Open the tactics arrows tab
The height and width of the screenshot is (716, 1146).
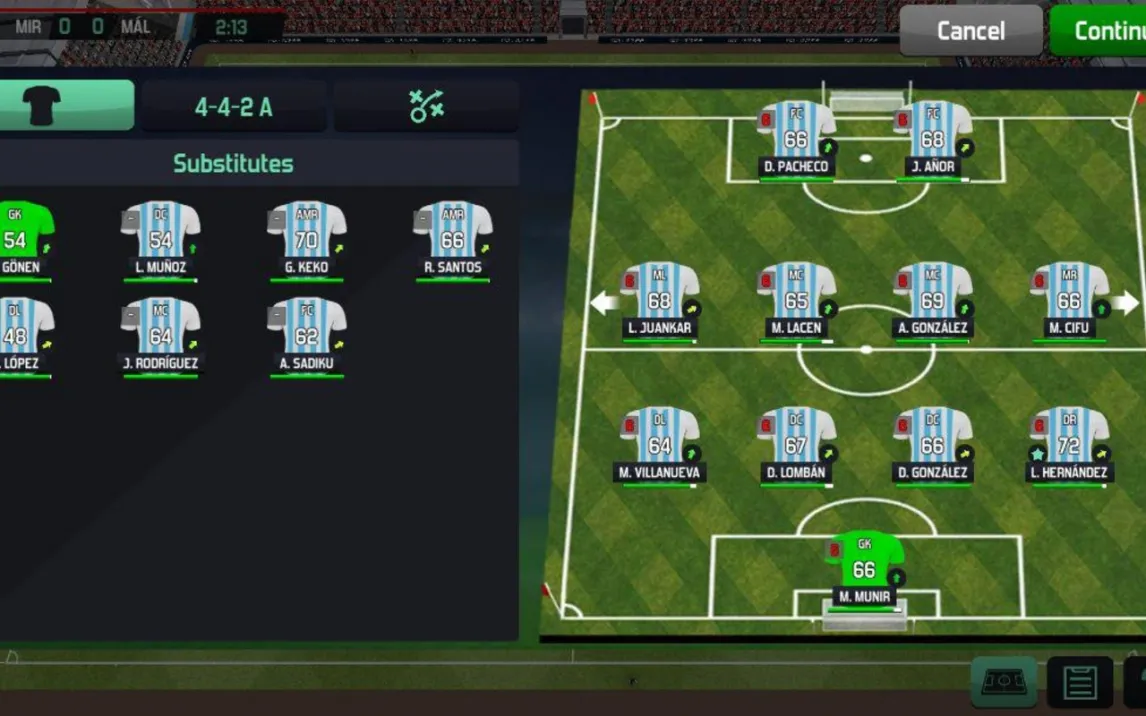pyautogui.click(x=426, y=107)
